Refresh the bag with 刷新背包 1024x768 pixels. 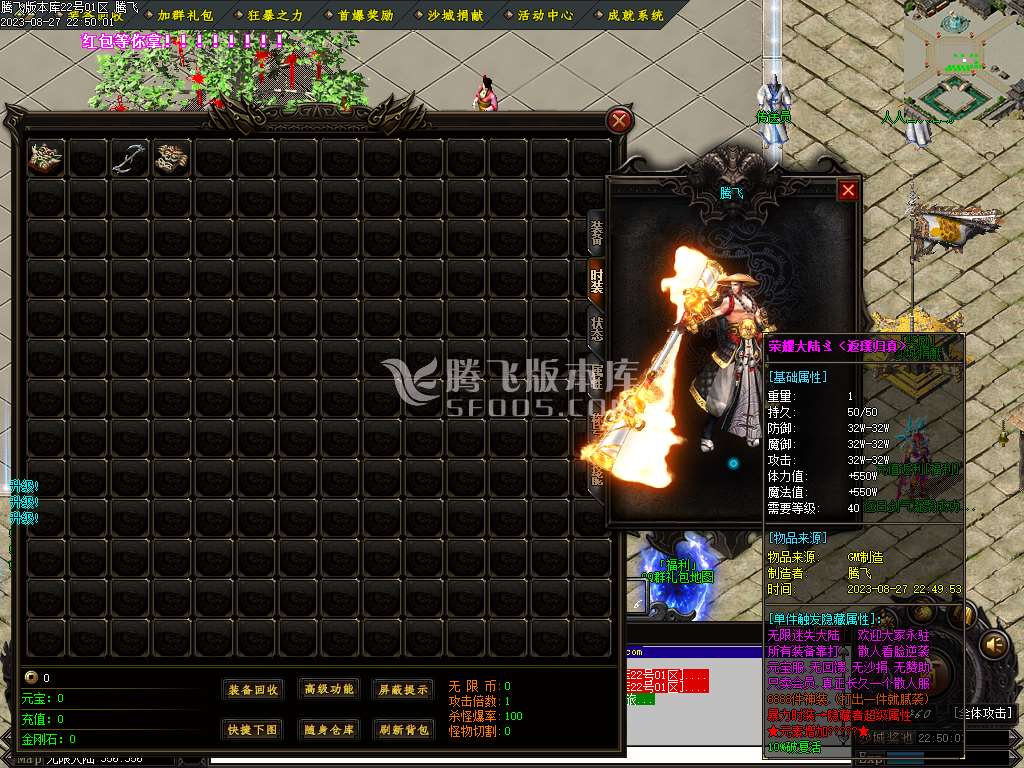[403, 729]
